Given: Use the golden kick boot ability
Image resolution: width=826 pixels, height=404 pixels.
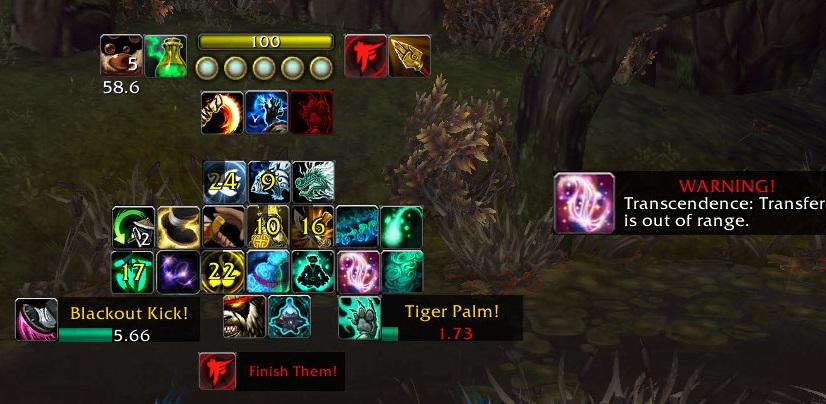Looking at the screenshot, I should (178, 226).
